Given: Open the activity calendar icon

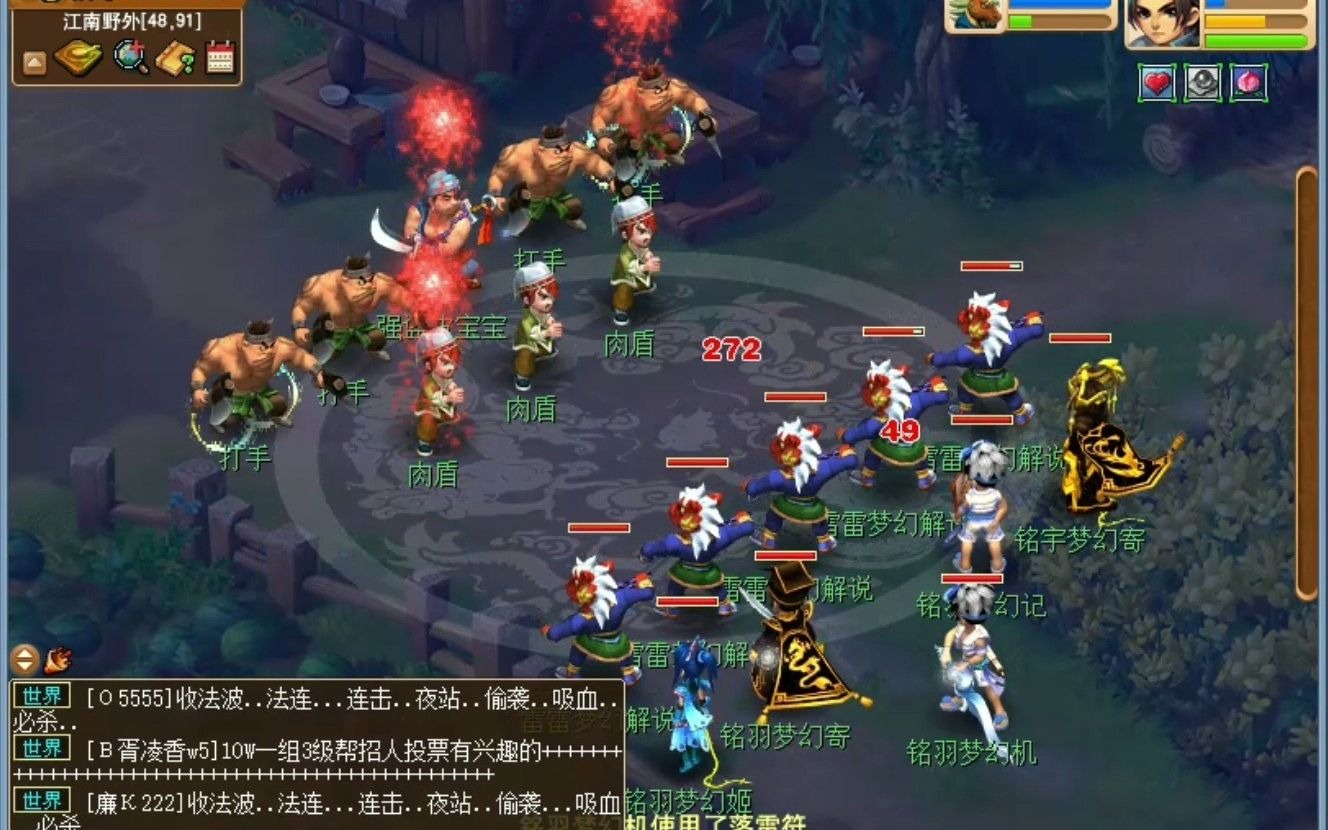Looking at the screenshot, I should pyautogui.click(x=219, y=57).
